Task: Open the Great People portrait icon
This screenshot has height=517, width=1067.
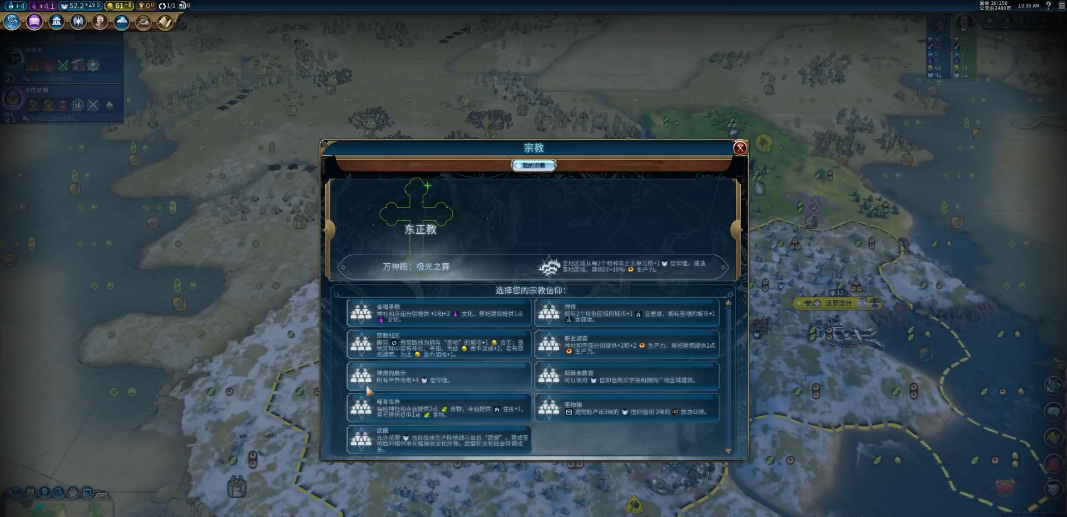Action: (100, 21)
